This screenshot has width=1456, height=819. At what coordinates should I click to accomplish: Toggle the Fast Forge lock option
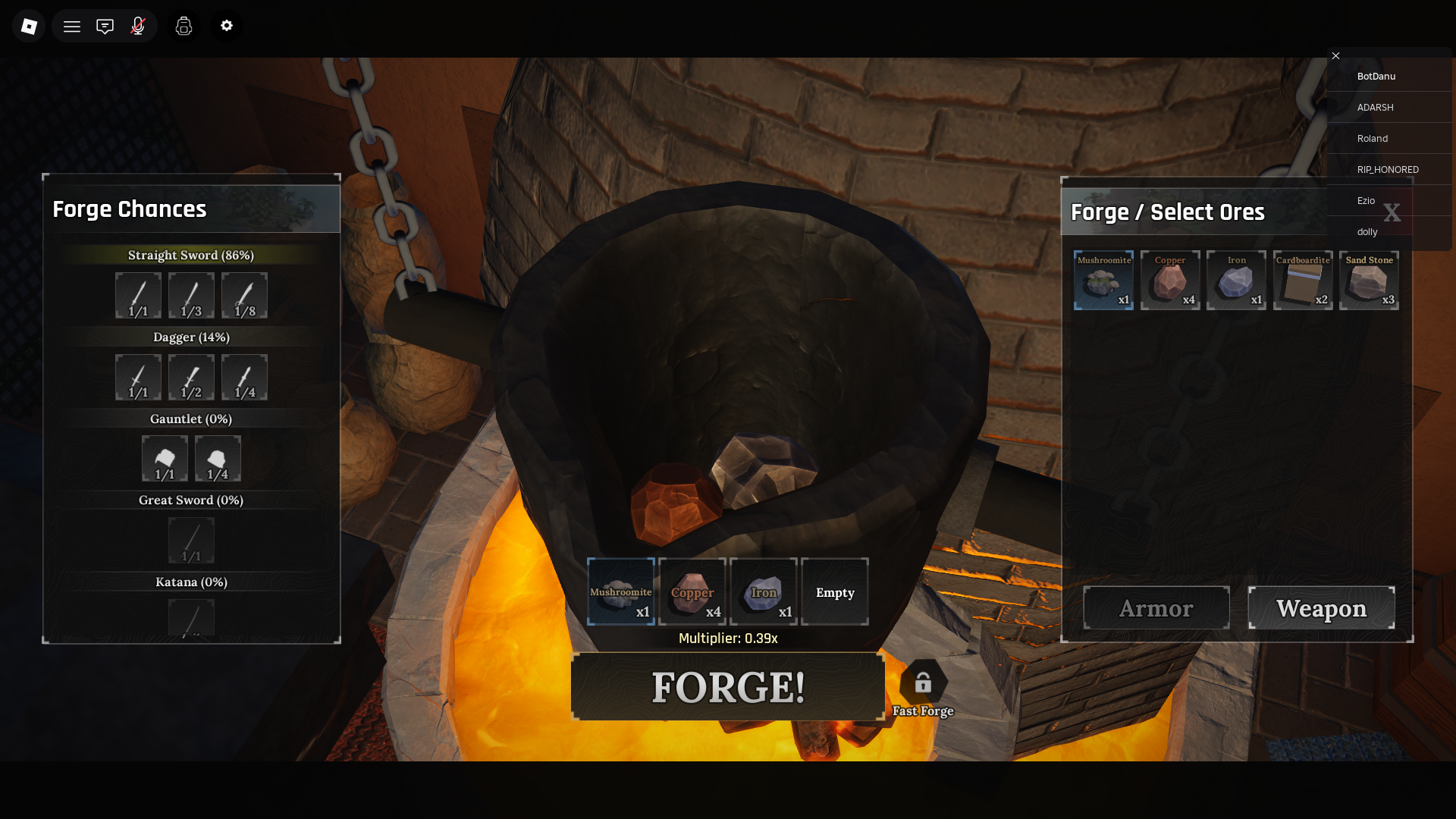pos(923,682)
